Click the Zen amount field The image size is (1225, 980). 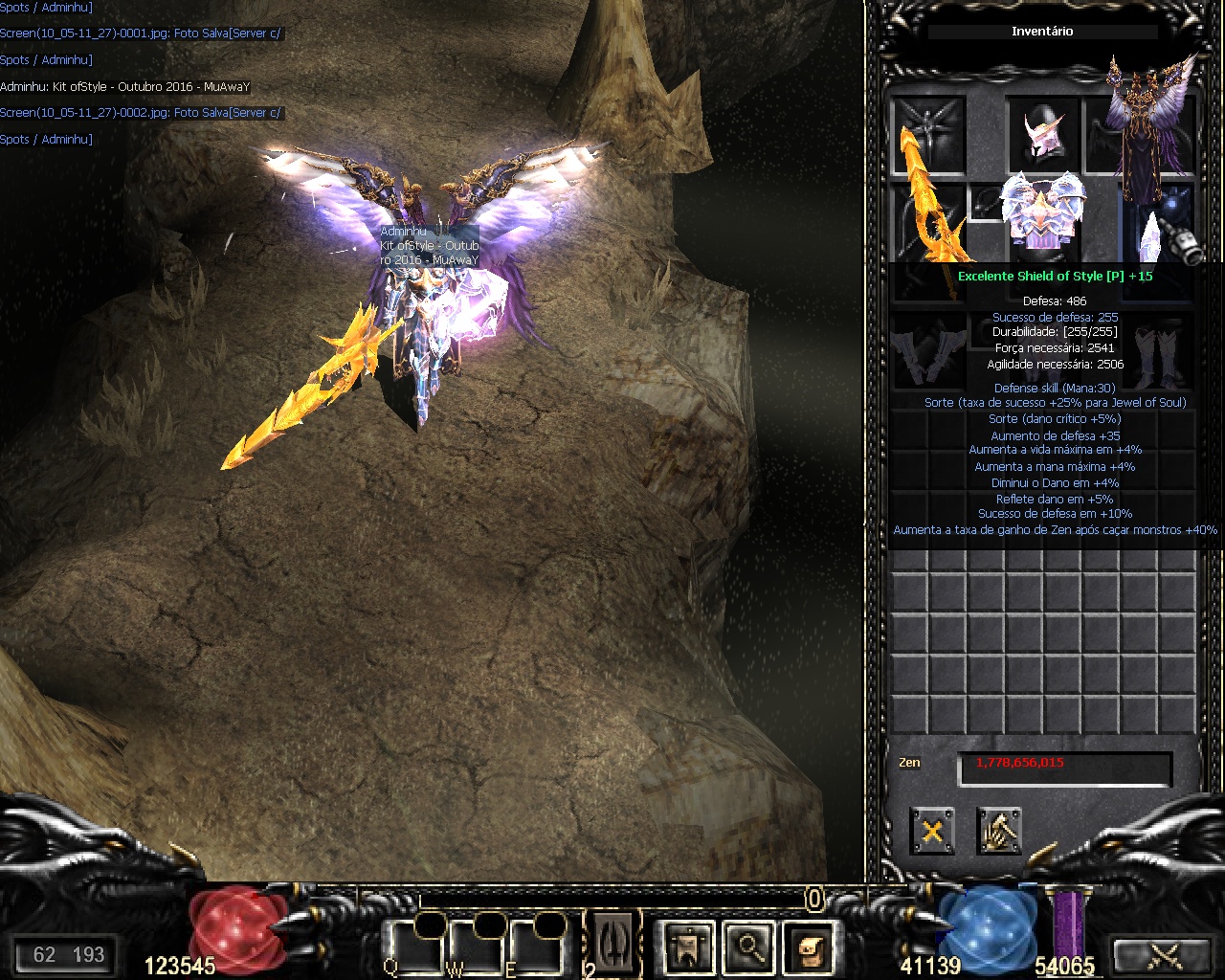1064,766
